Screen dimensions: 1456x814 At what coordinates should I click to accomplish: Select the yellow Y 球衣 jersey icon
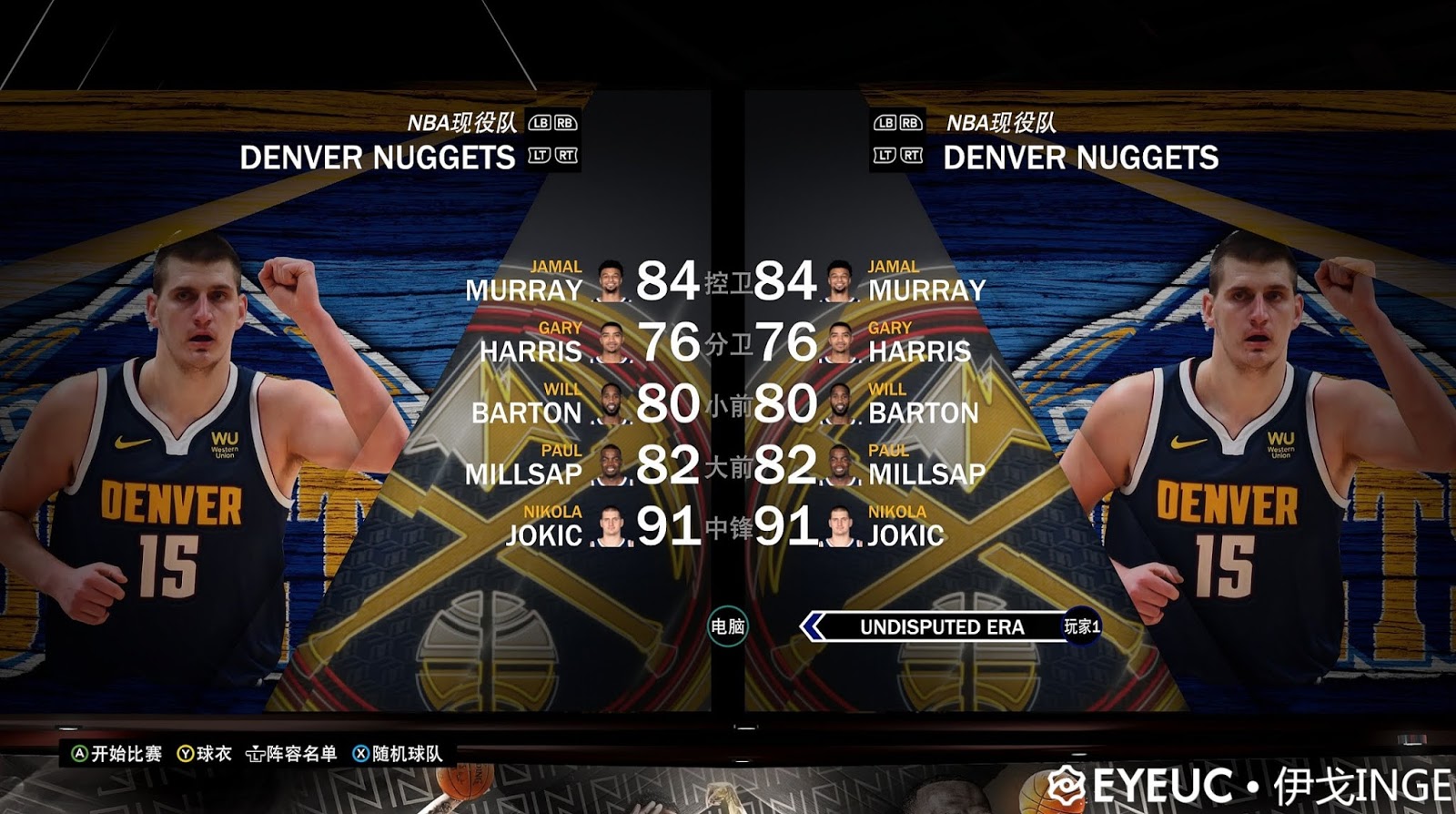click(187, 754)
